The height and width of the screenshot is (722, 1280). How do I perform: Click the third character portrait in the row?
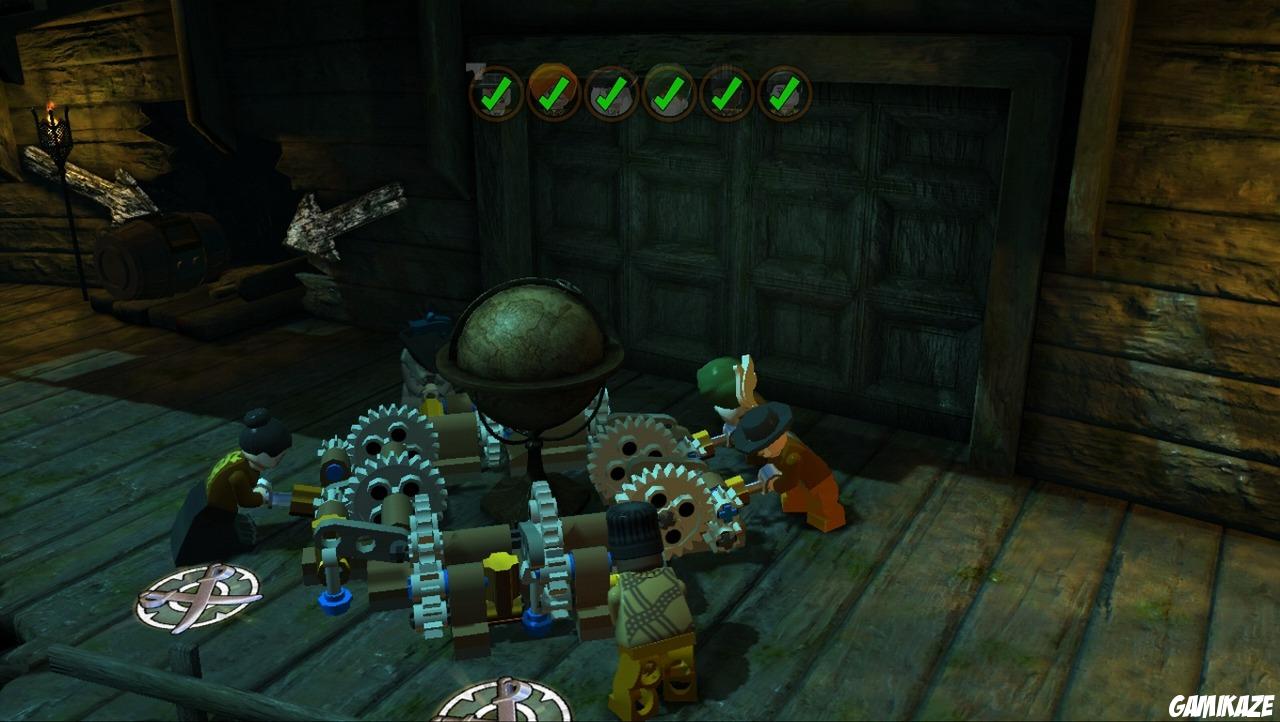611,95
